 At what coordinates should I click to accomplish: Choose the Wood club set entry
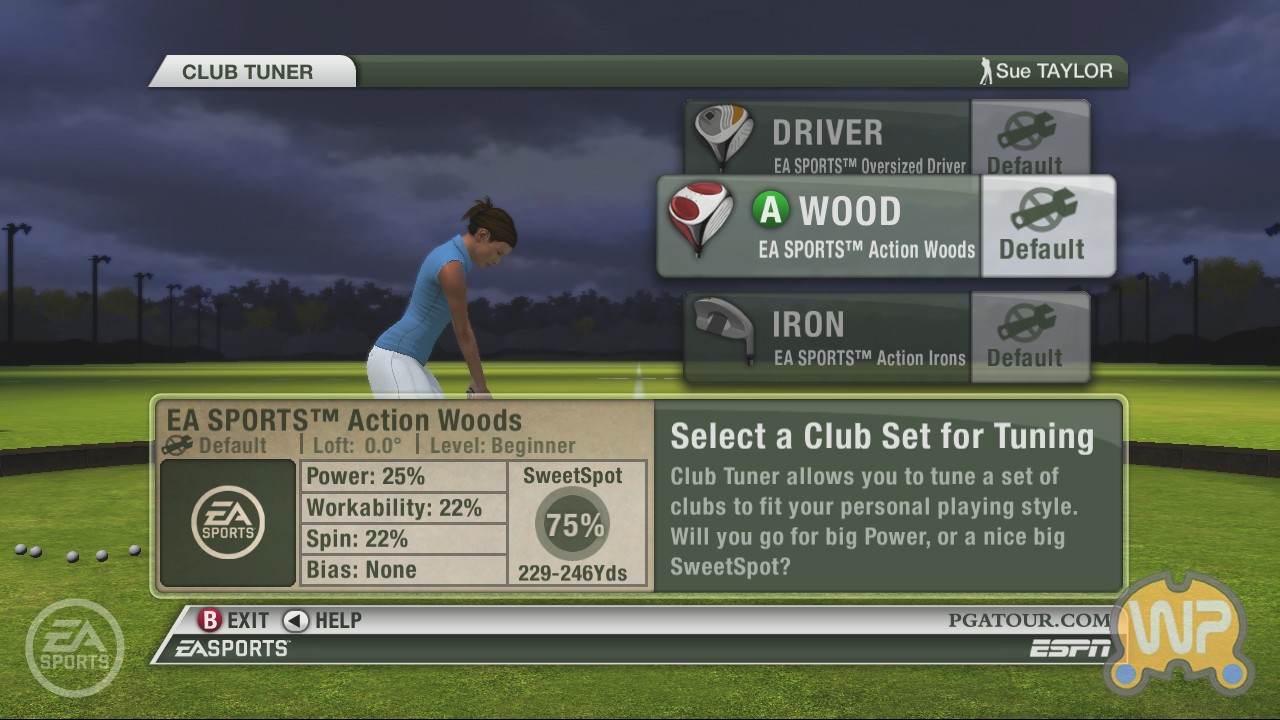tap(820, 227)
